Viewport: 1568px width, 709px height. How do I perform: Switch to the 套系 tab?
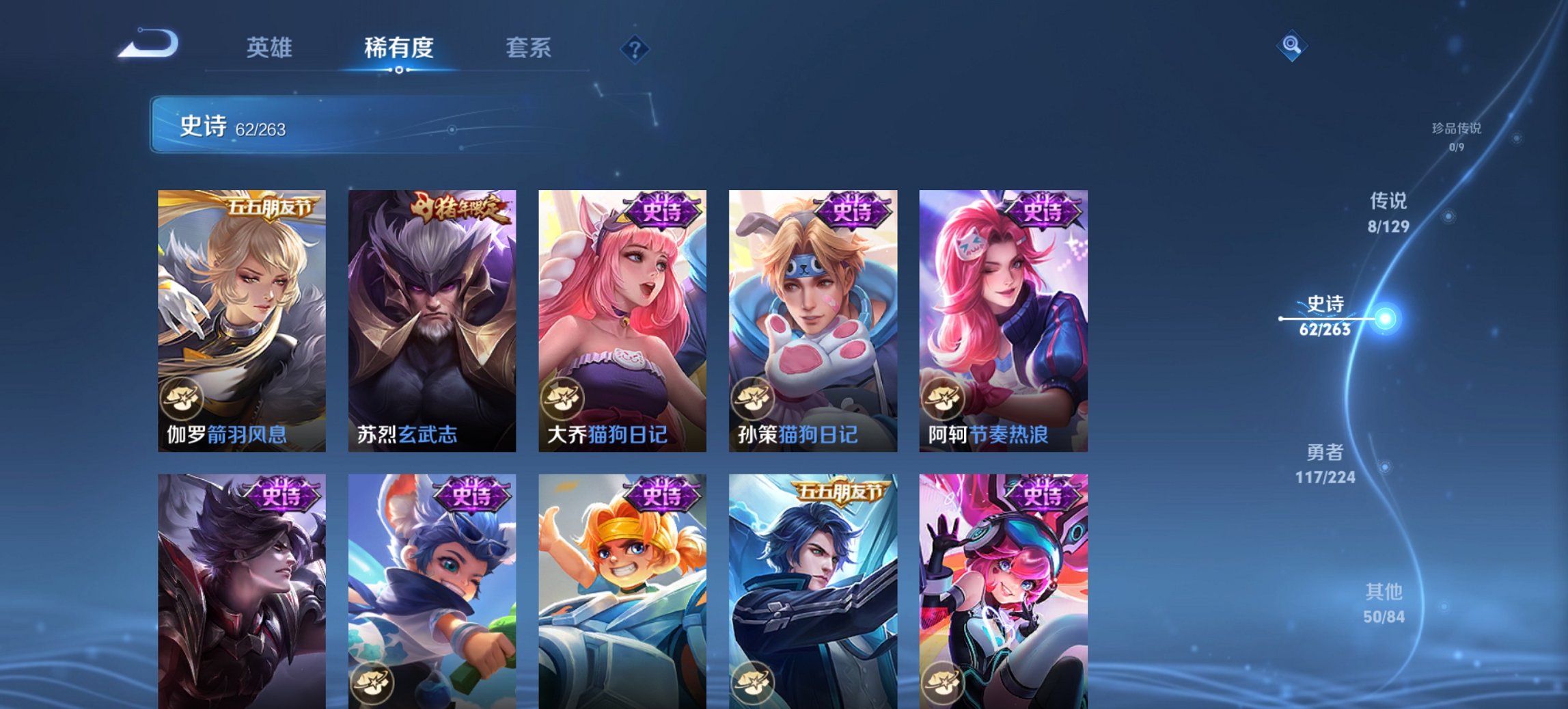click(528, 48)
